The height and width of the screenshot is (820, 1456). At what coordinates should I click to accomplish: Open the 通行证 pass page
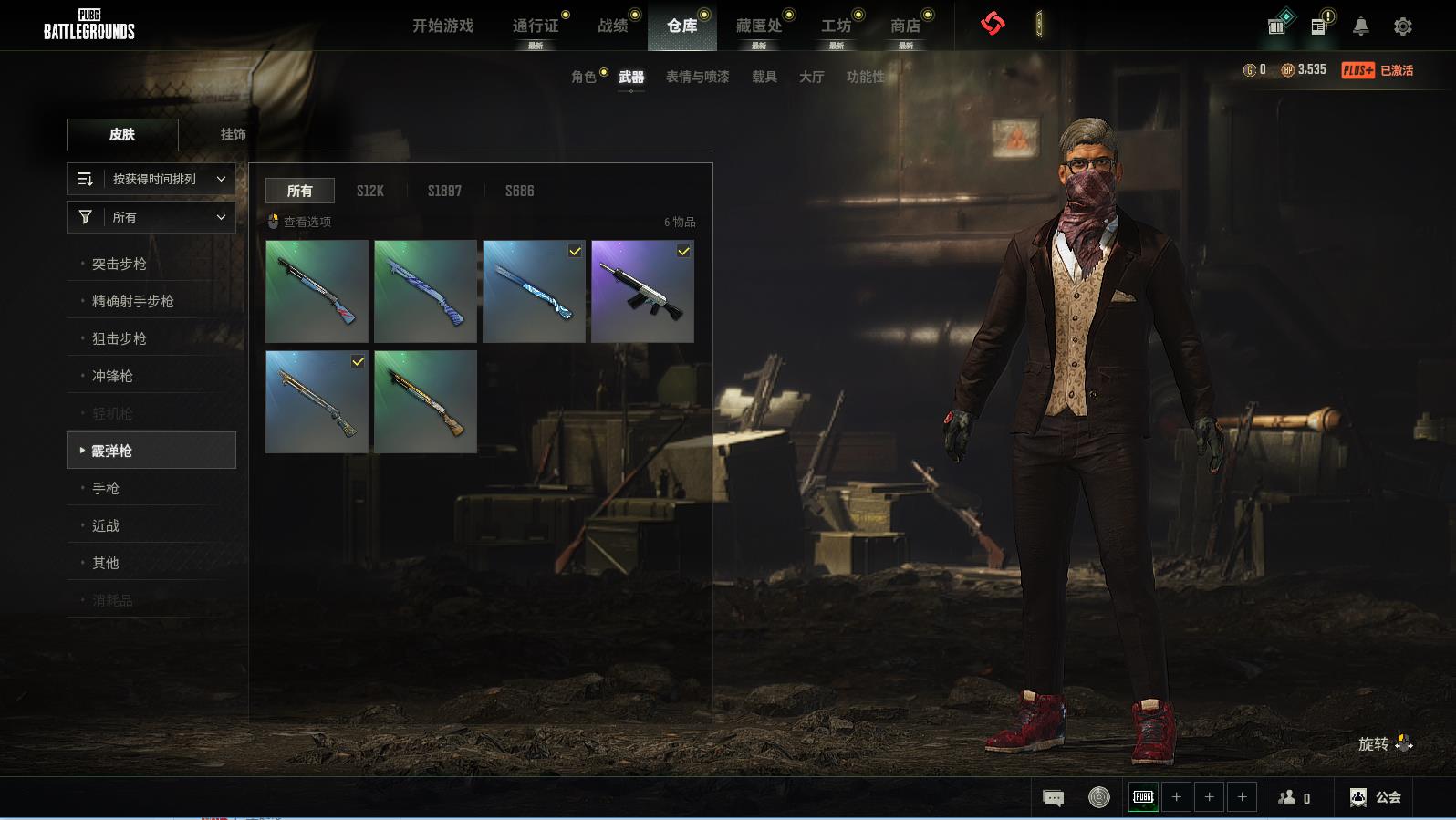[535, 26]
